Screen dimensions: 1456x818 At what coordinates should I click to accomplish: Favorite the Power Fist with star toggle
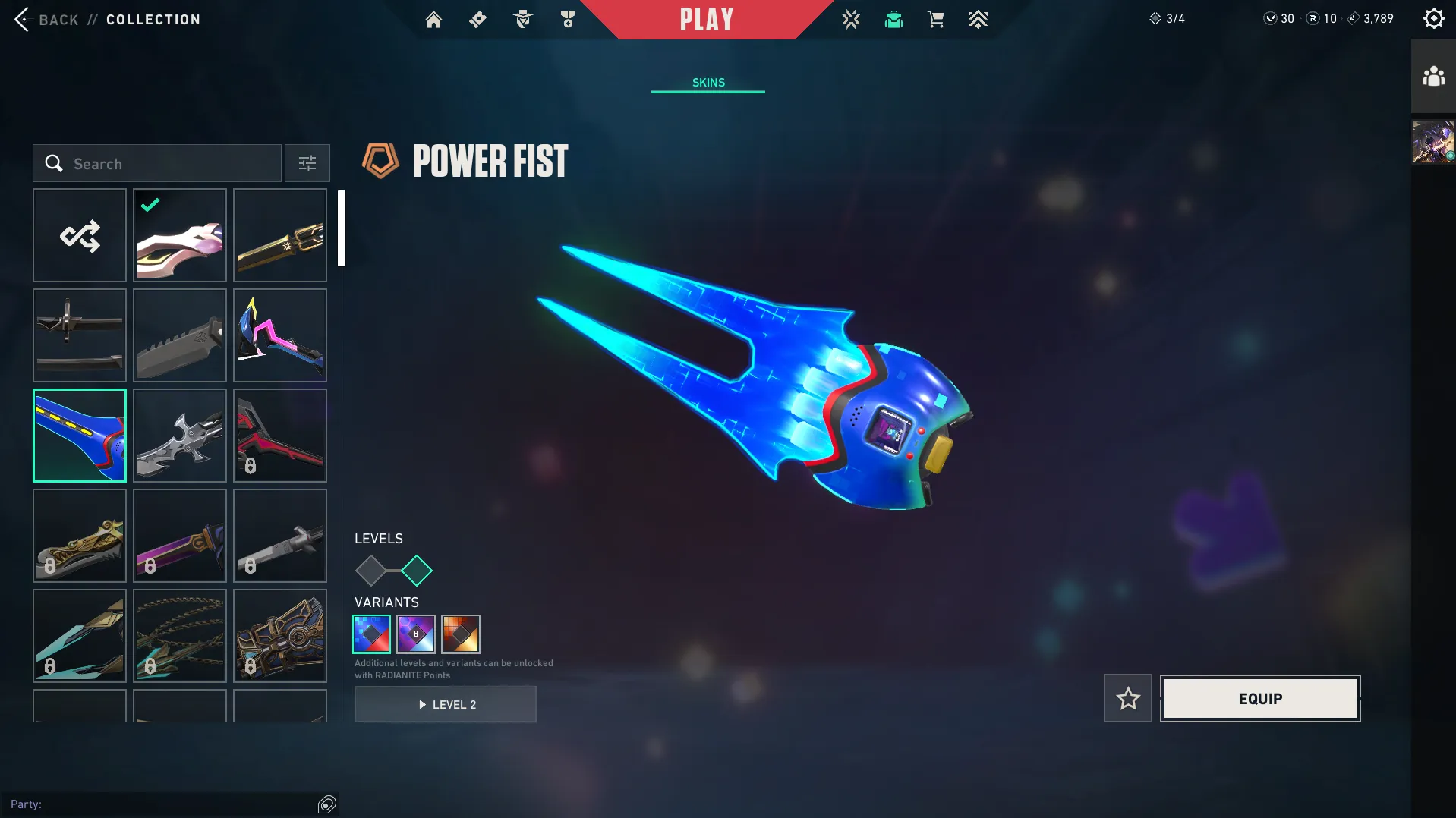(x=1127, y=698)
